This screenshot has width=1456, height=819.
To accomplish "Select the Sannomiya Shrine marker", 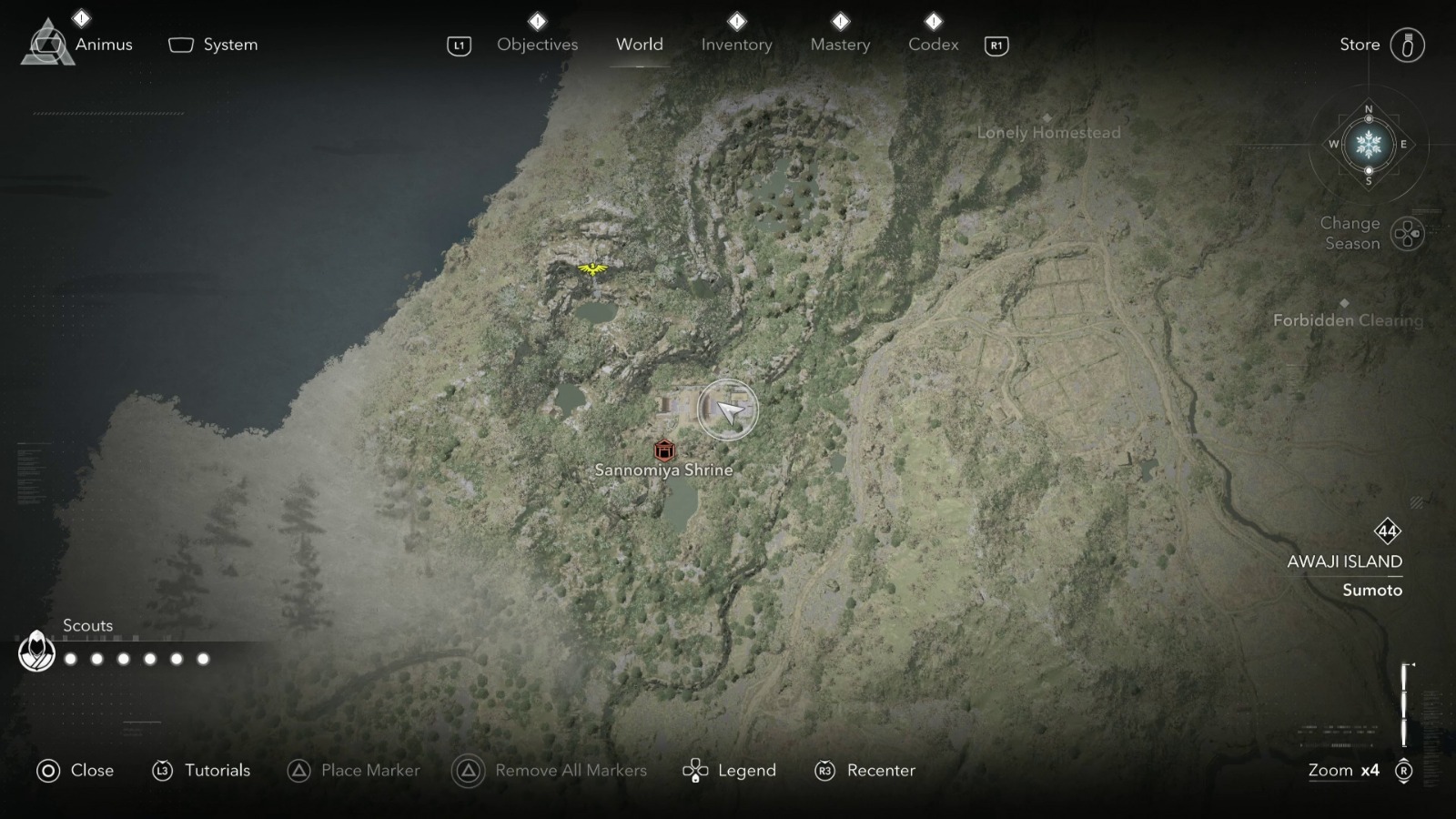I will coord(663,449).
